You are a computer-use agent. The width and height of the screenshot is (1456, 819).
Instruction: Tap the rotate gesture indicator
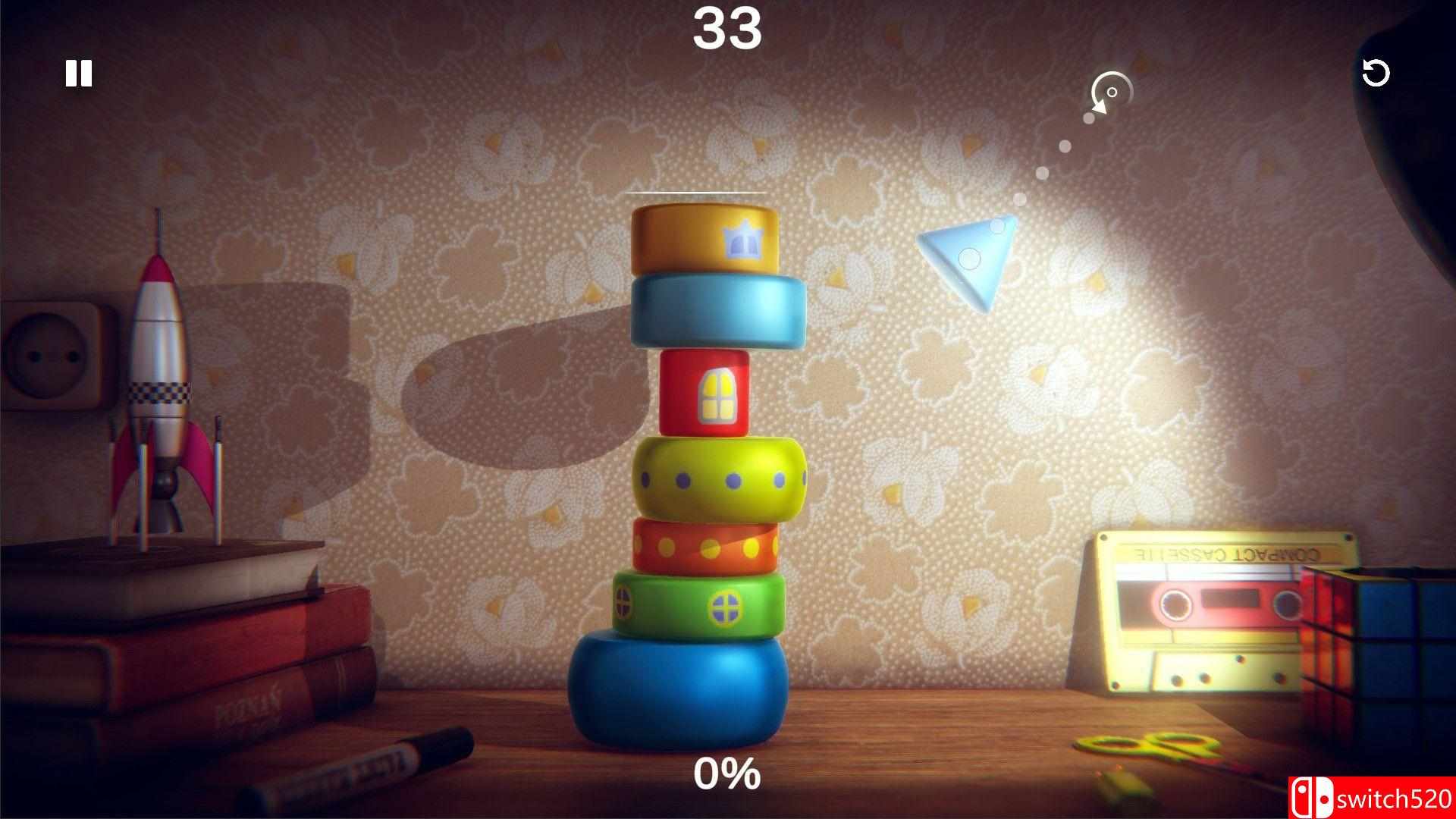(x=1110, y=91)
